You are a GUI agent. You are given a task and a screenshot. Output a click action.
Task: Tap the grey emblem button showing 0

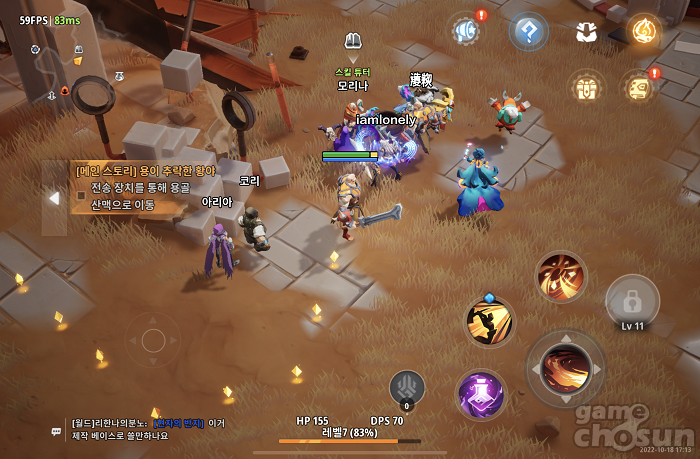pyautogui.click(x=407, y=387)
